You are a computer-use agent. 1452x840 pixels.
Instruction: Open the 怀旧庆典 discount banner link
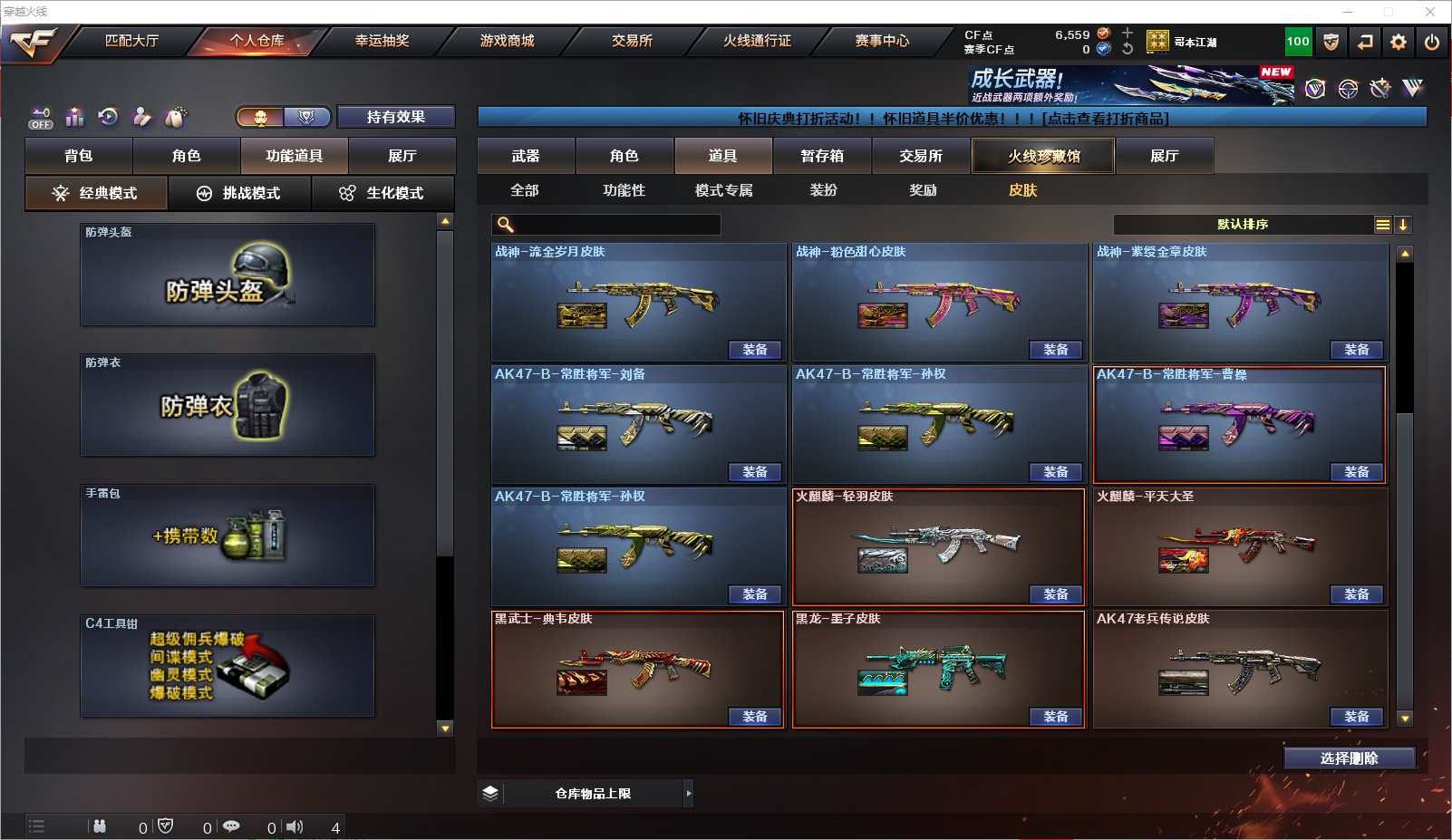pos(952,119)
